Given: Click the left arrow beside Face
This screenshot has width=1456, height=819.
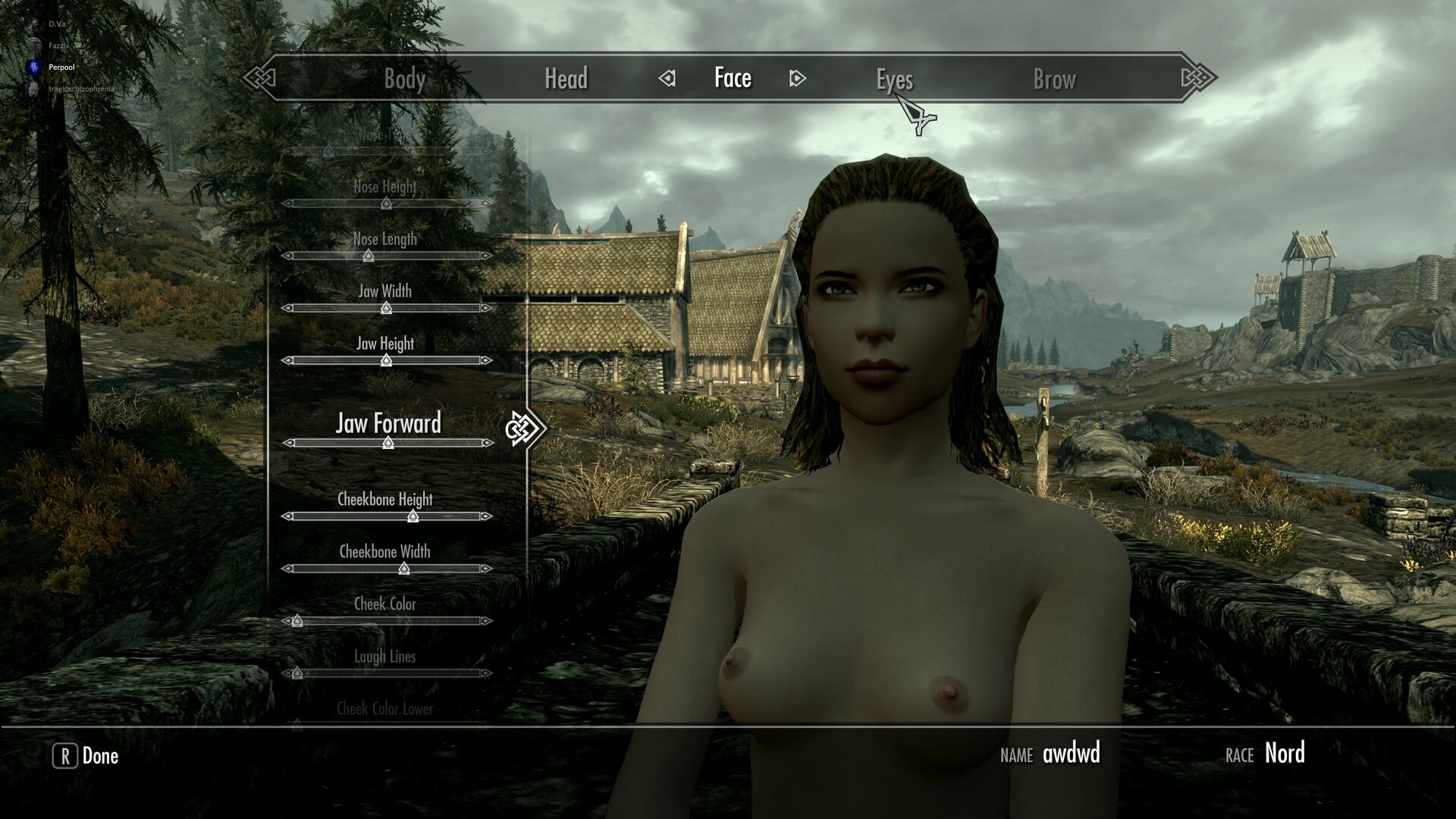Looking at the screenshot, I should pyautogui.click(x=667, y=78).
